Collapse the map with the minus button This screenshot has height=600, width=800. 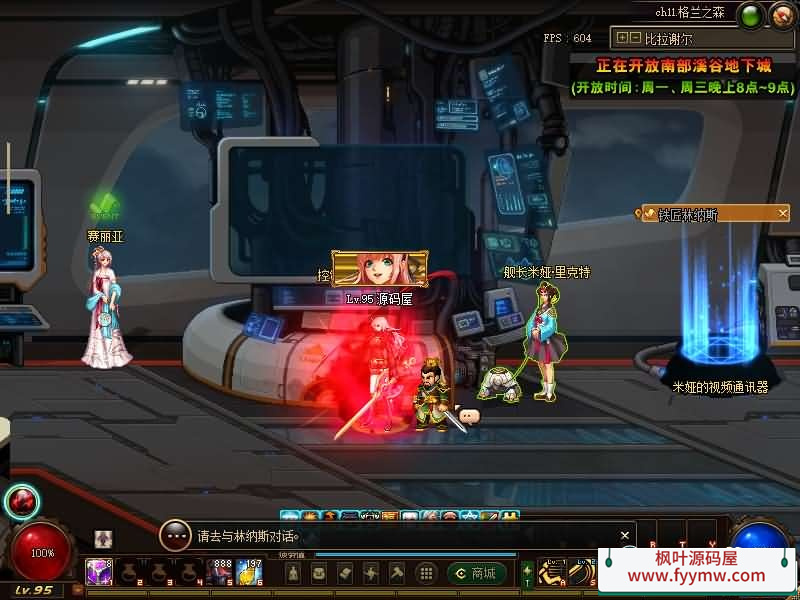[635, 38]
